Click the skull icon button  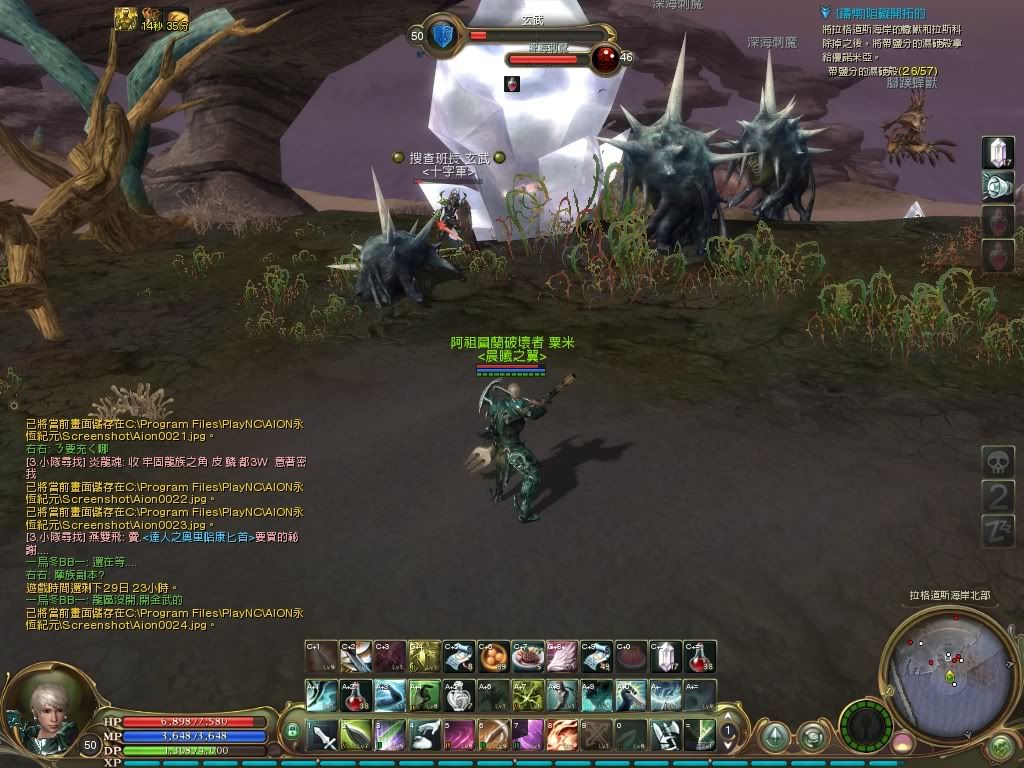click(x=998, y=462)
